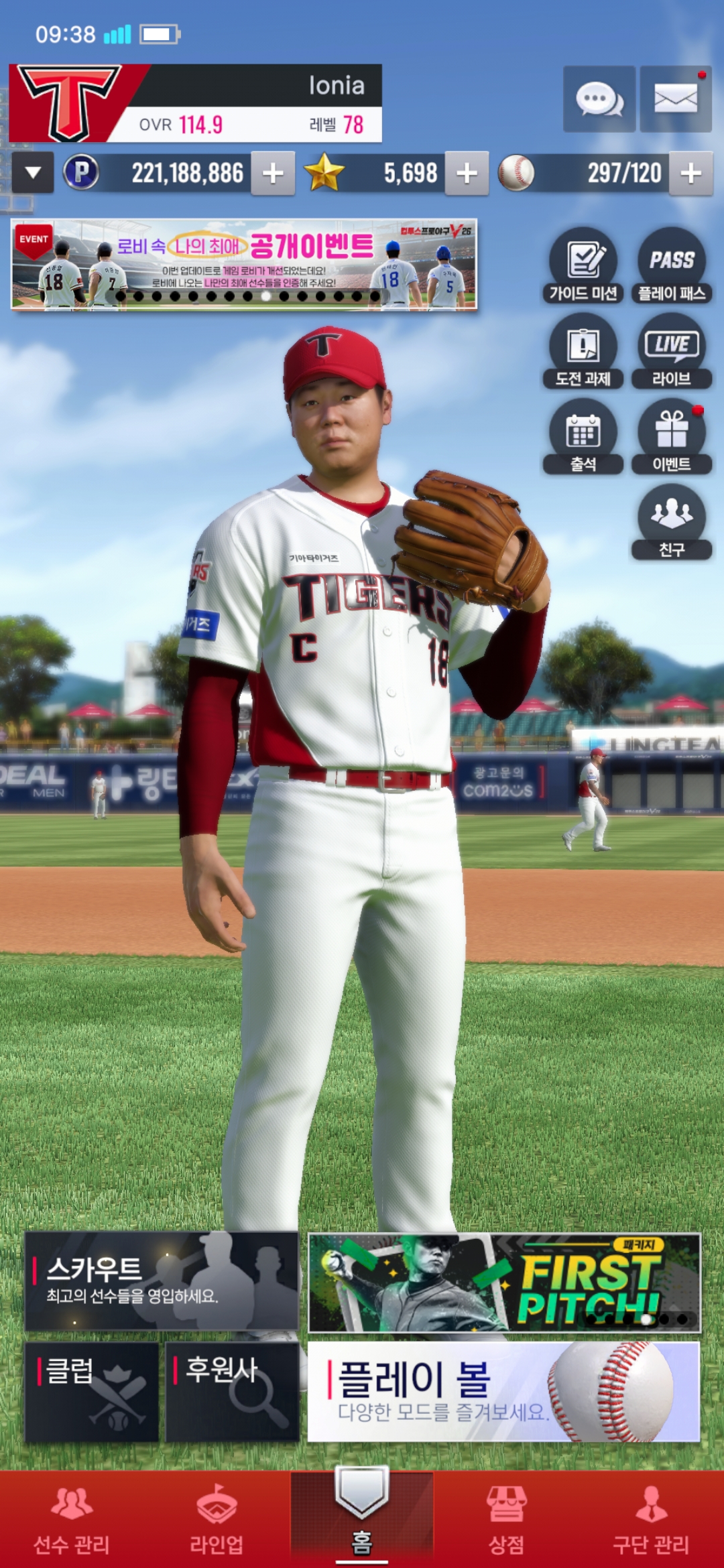Open the First Pitch package banner
Viewport: 724px width, 1568px height.
pos(504,1283)
